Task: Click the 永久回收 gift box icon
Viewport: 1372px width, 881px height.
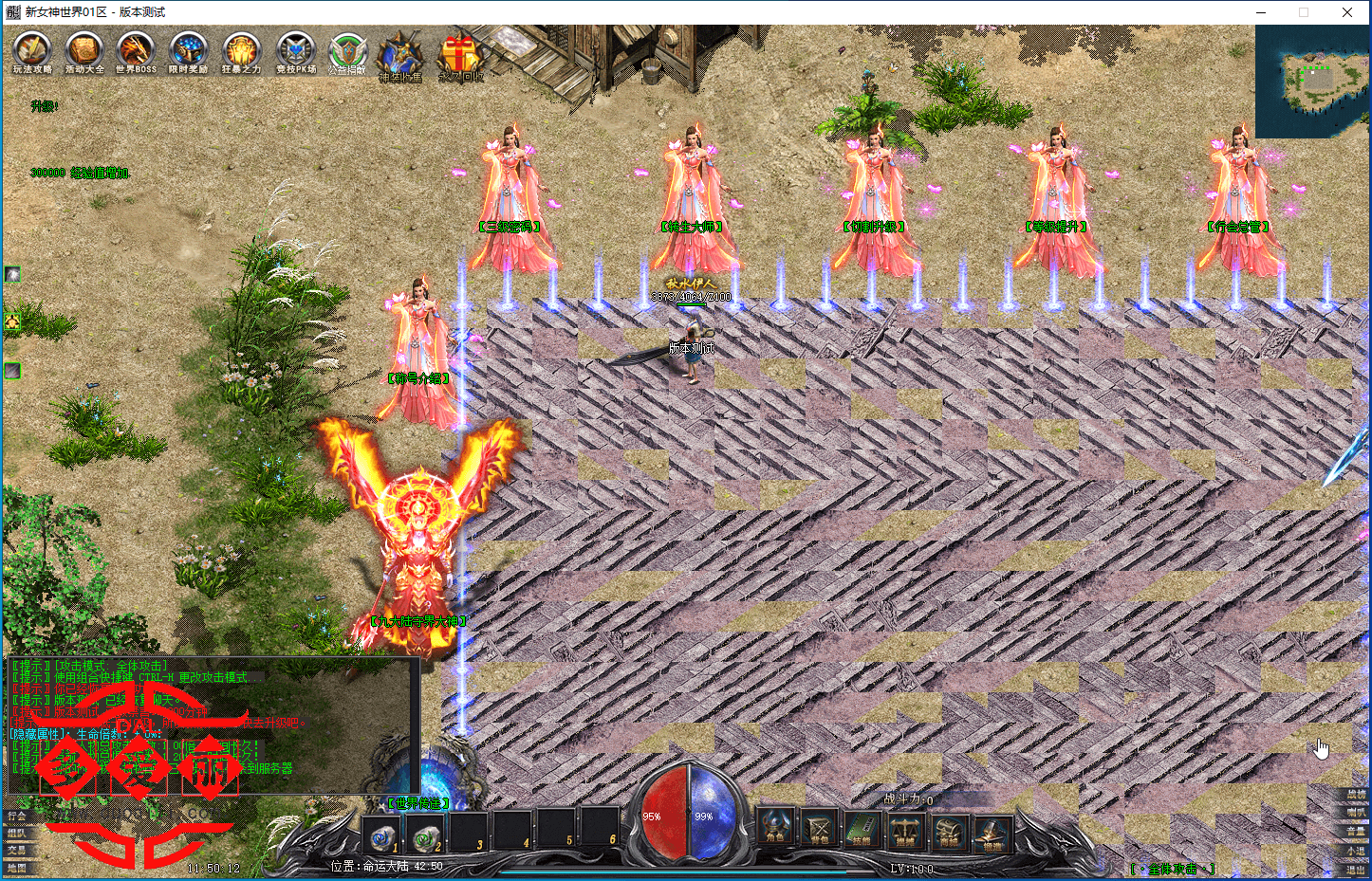Action: point(459,57)
